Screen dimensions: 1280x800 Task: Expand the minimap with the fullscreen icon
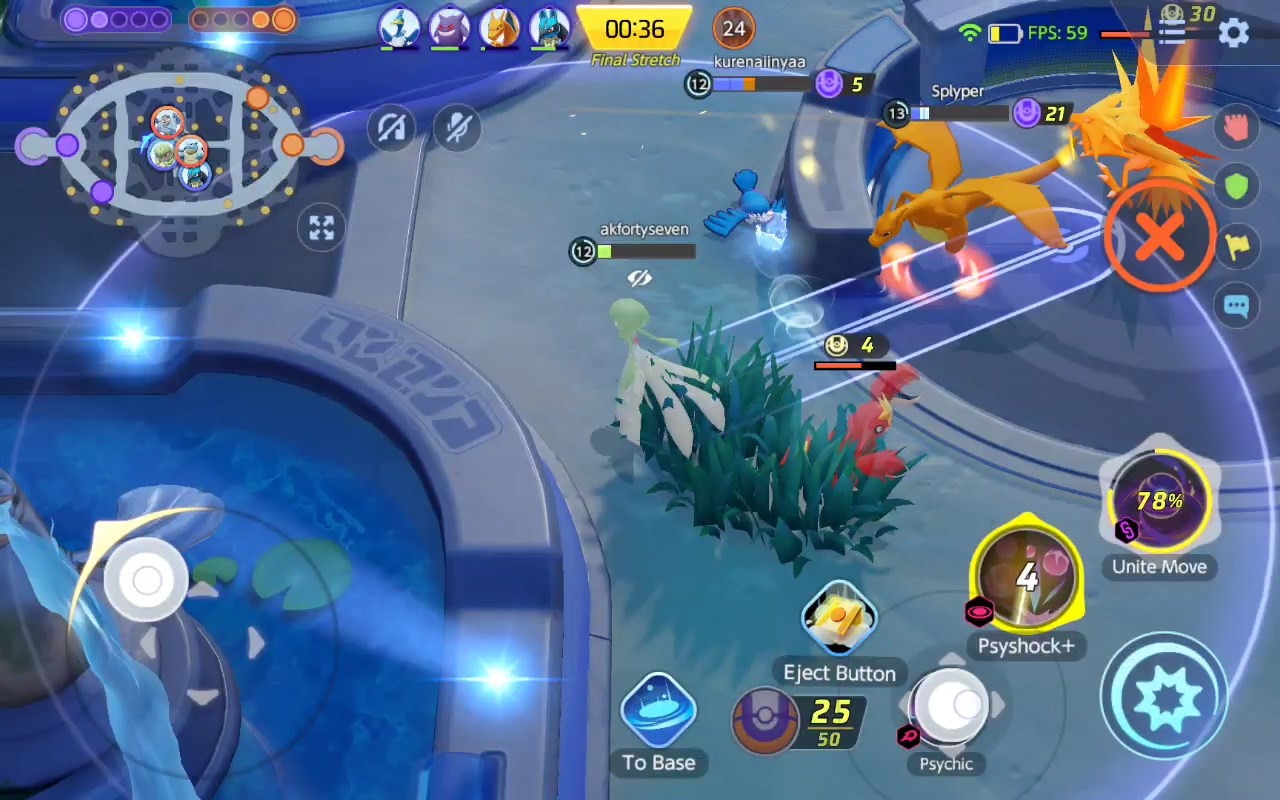click(321, 229)
